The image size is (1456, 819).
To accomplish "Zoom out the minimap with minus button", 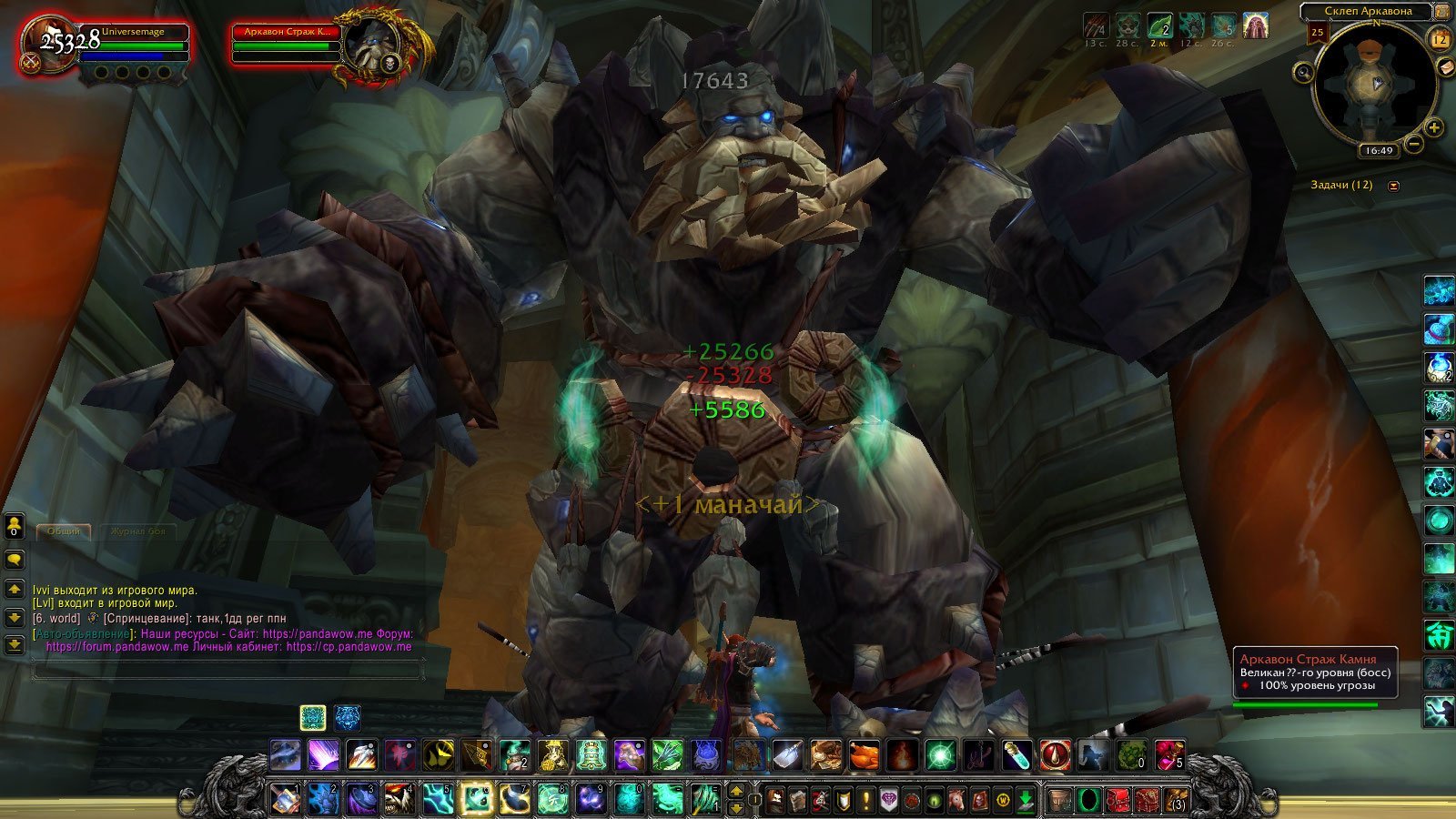I will point(1414,143).
